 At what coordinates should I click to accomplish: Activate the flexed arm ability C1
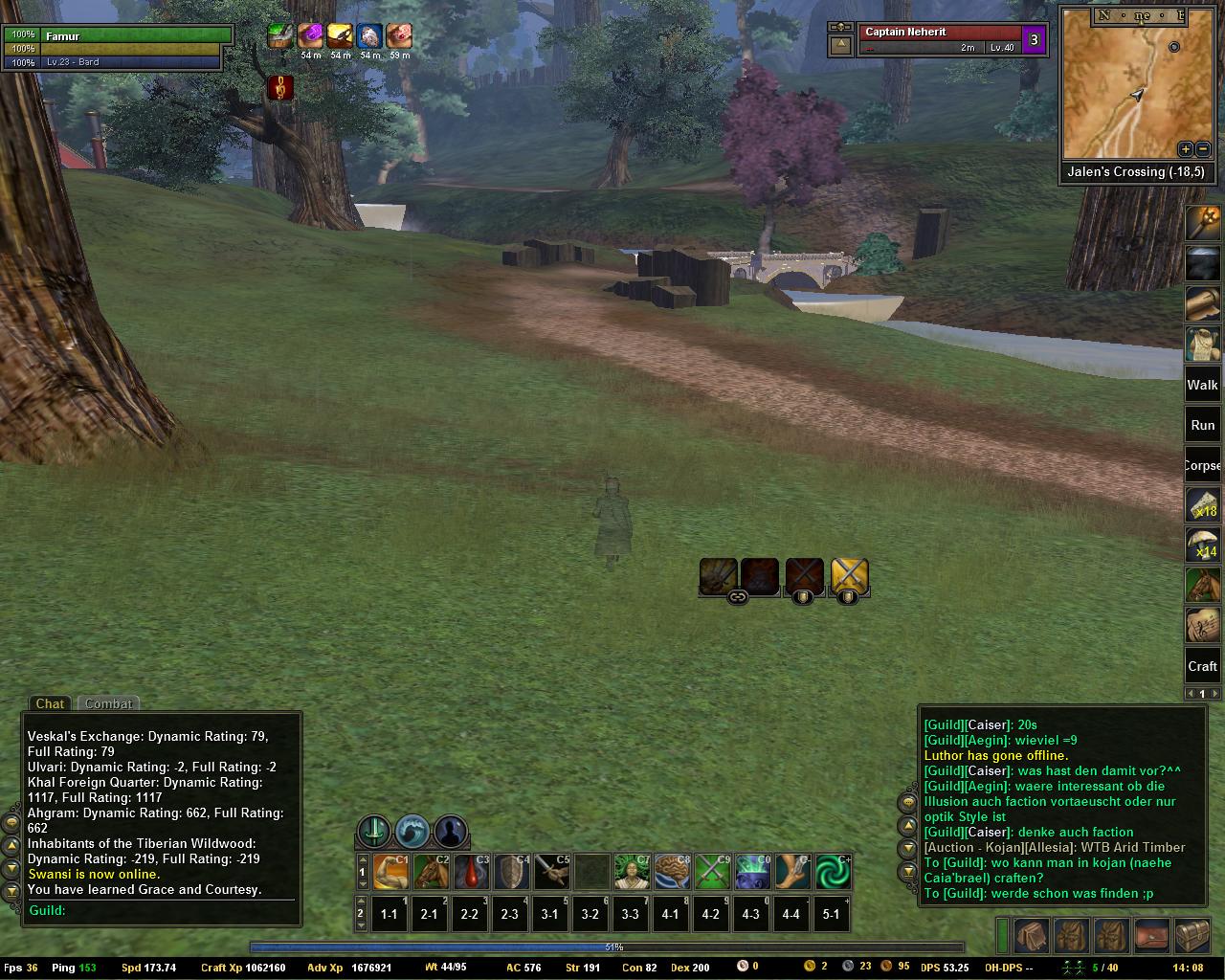[390, 872]
